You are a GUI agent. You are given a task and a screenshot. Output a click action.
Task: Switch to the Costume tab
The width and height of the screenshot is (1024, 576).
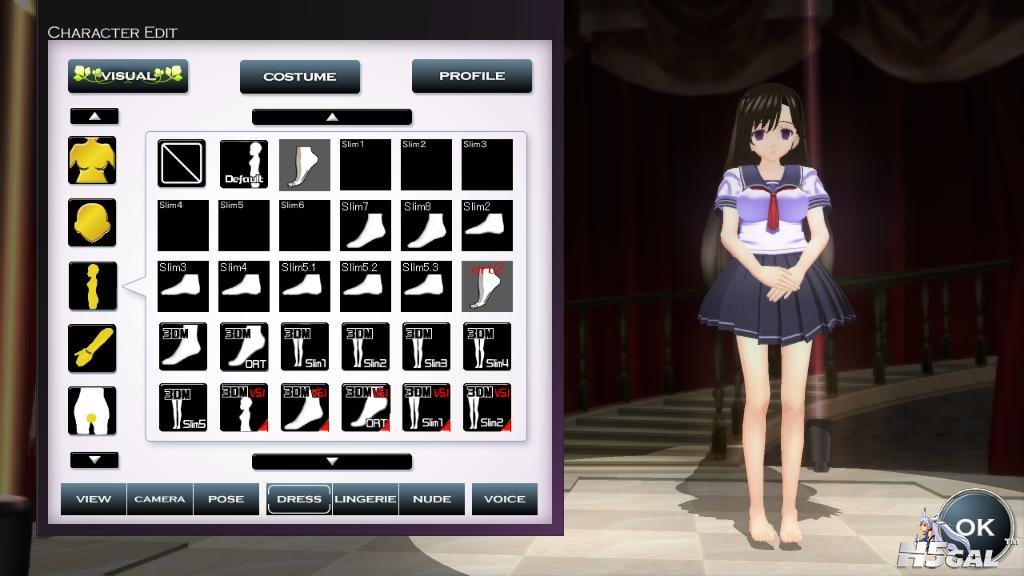point(301,76)
